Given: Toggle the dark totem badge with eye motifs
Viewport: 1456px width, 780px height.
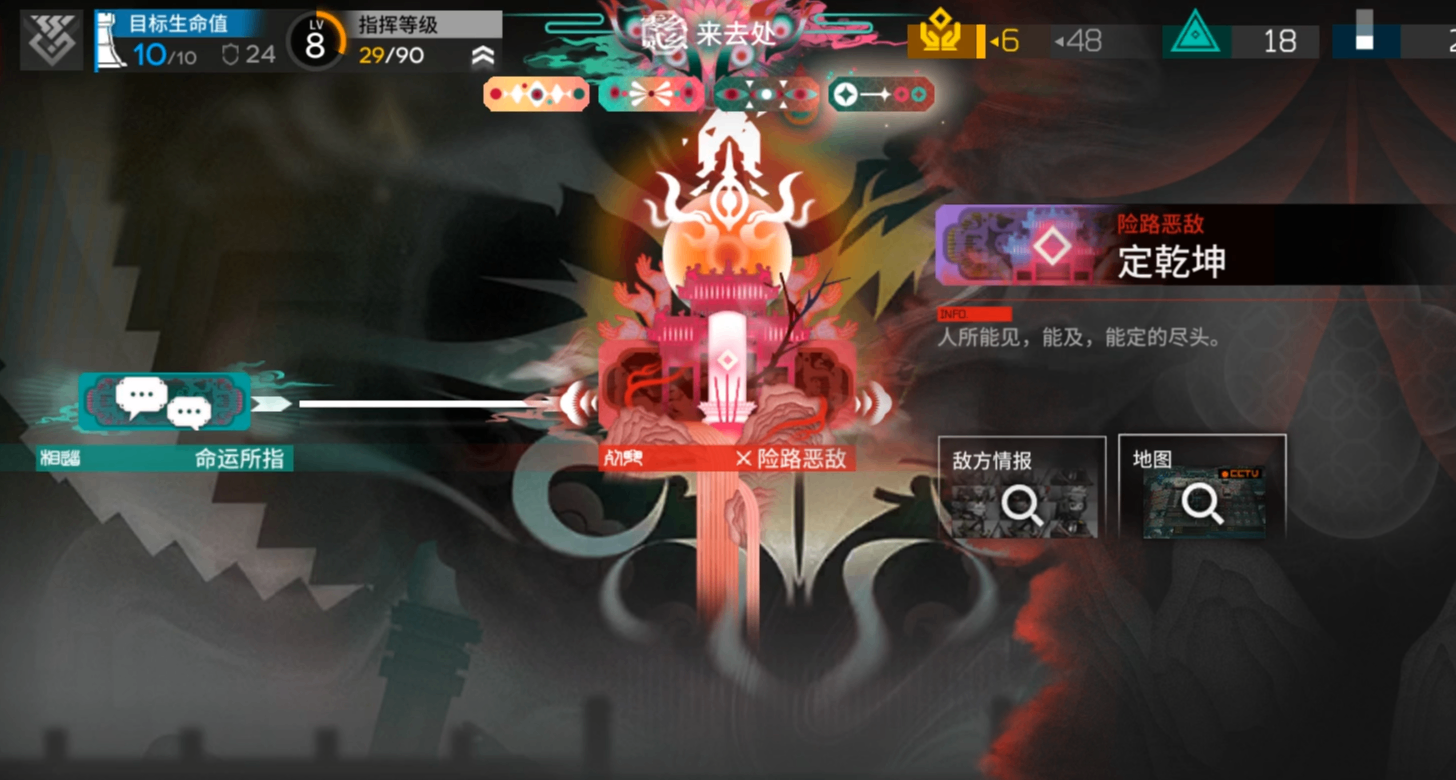Looking at the screenshot, I should [x=765, y=92].
